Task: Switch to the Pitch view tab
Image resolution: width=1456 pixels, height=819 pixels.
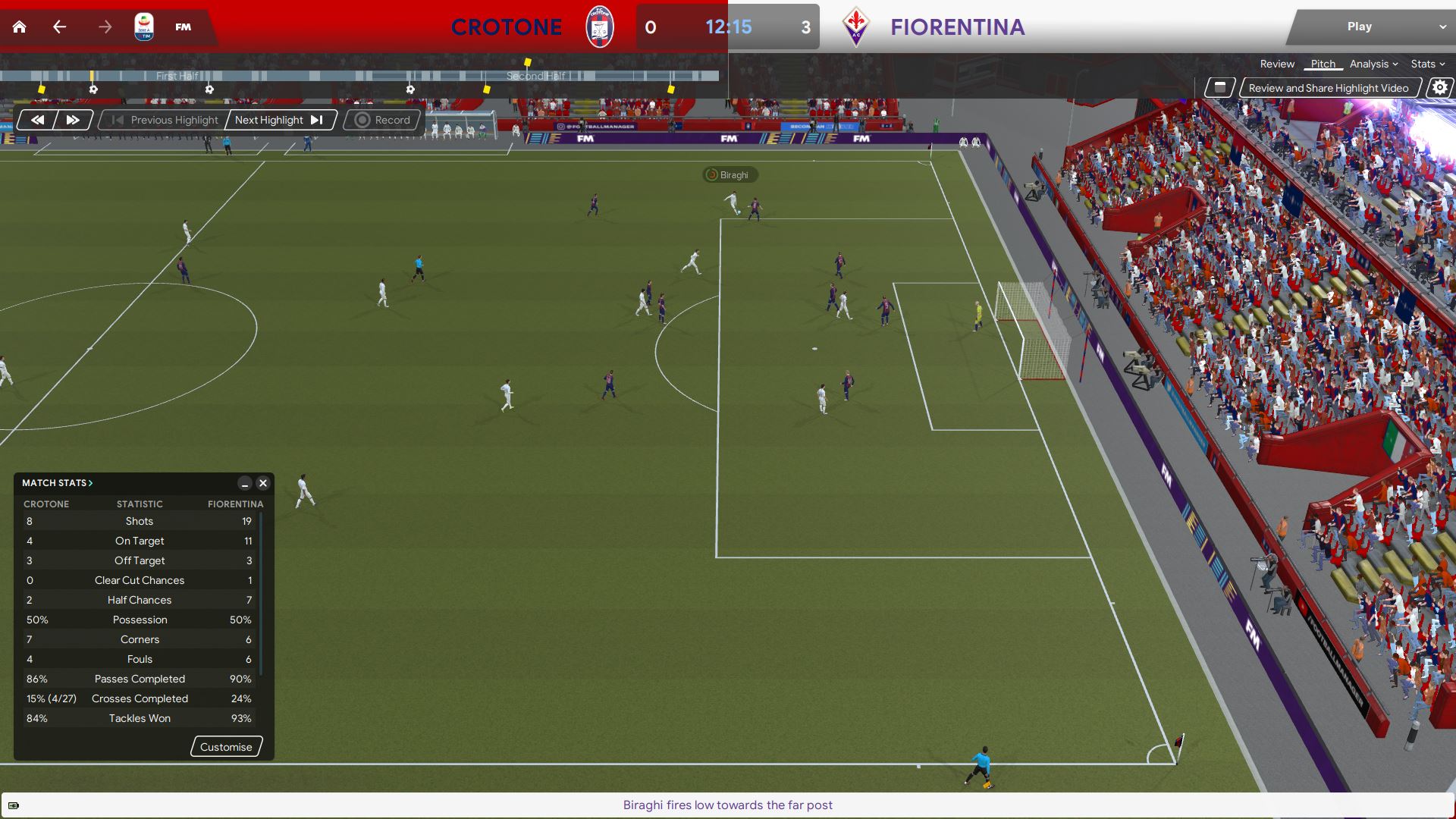Action: [1323, 64]
